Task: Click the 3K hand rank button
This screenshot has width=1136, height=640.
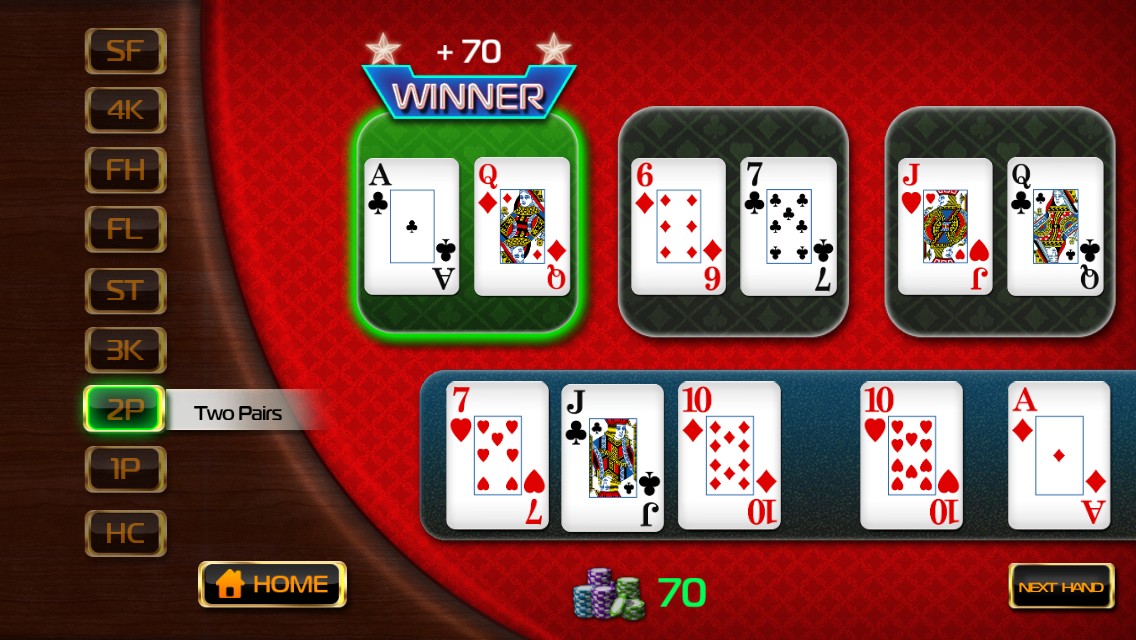Action: (x=125, y=350)
